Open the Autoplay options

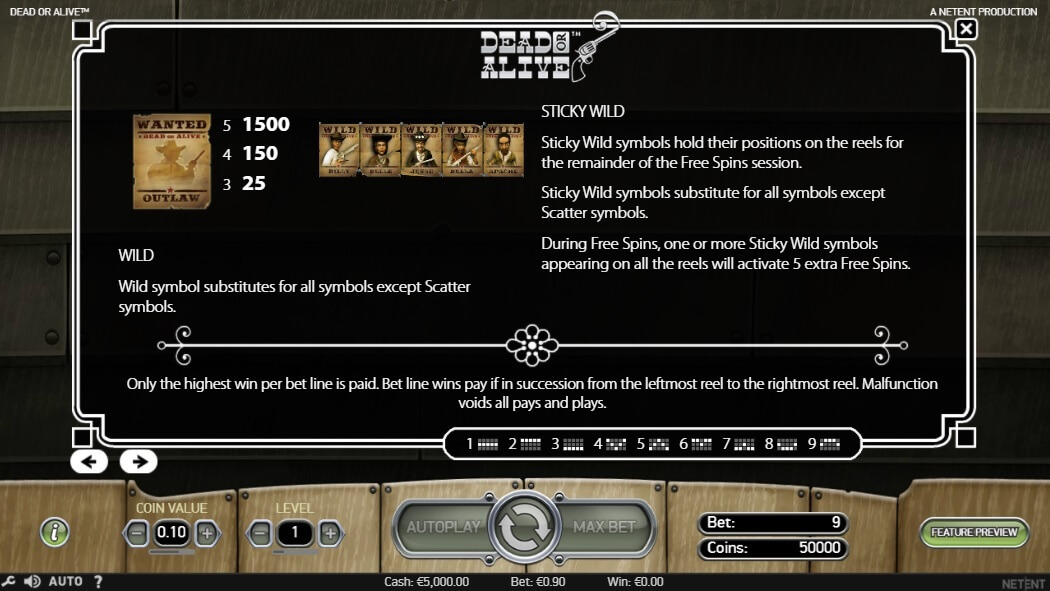coord(443,527)
